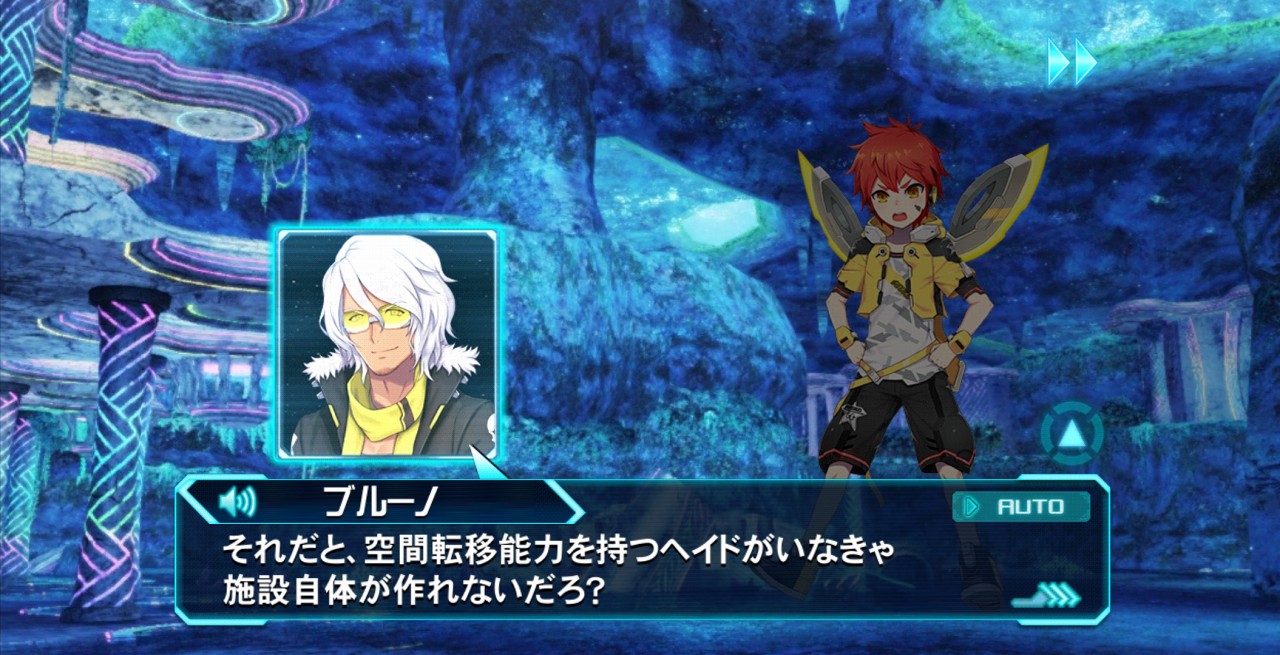The height and width of the screenshot is (655, 1280).
Task: Toggle the AUTO dialogue advance button
Action: point(1021,507)
